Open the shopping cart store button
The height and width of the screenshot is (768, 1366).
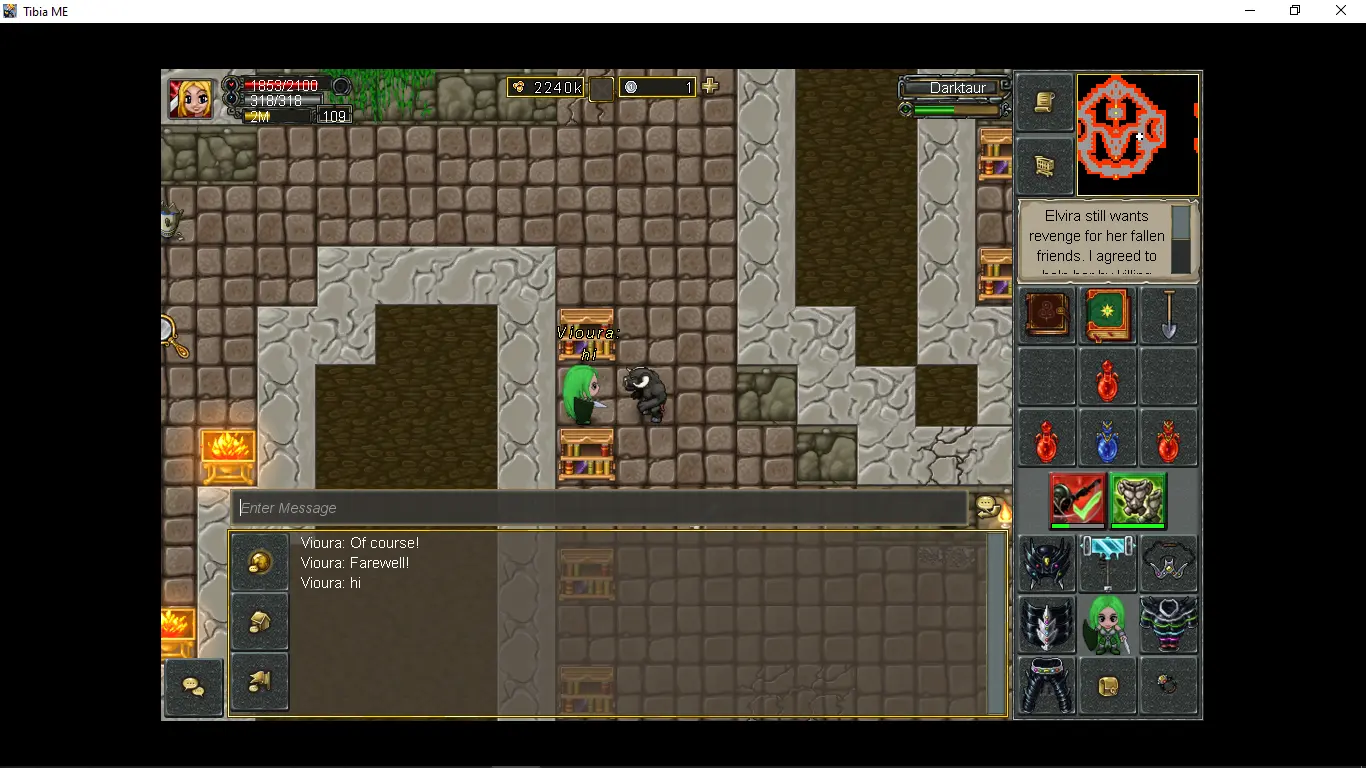(1045, 165)
